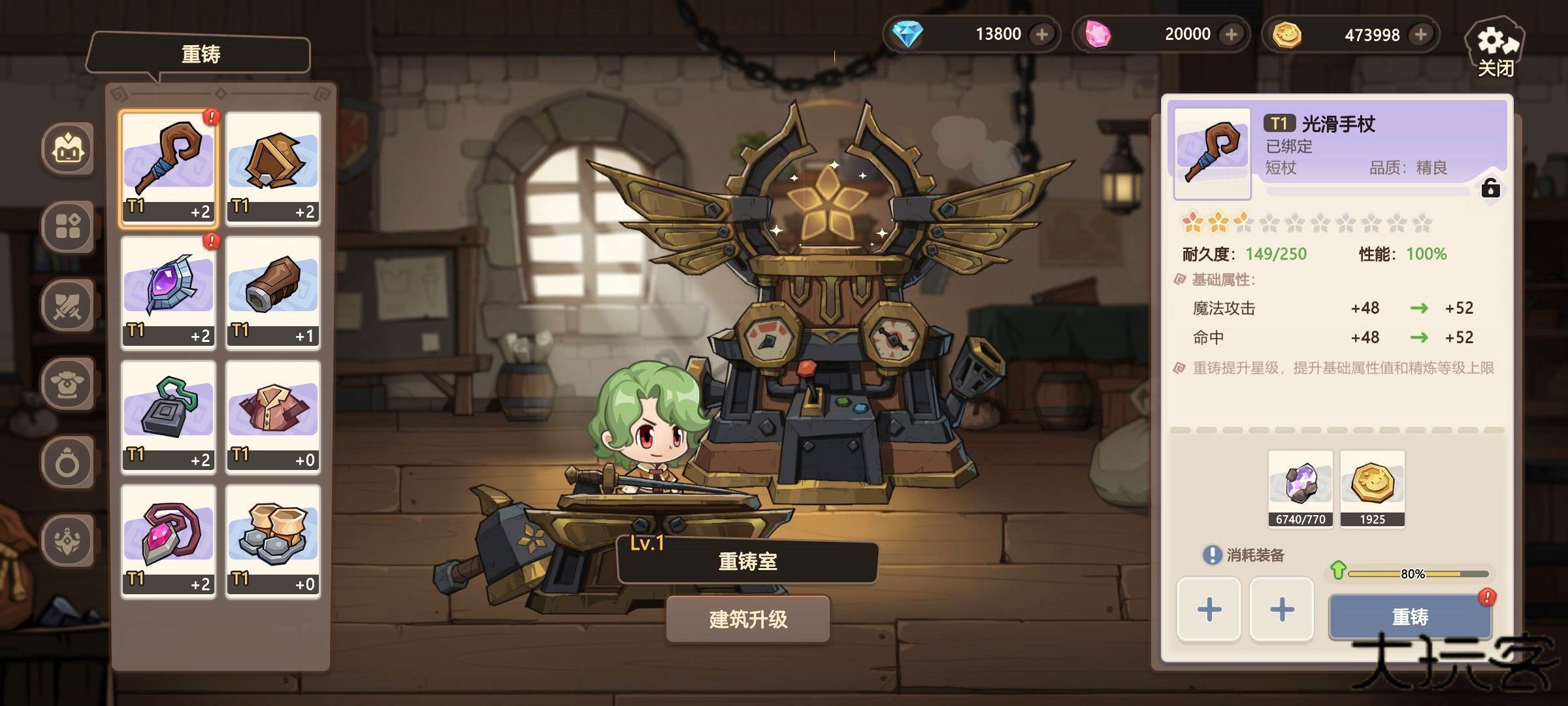1568x706 pixels.
Task: Pick the stone boots equipment slot
Action: tap(273, 541)
